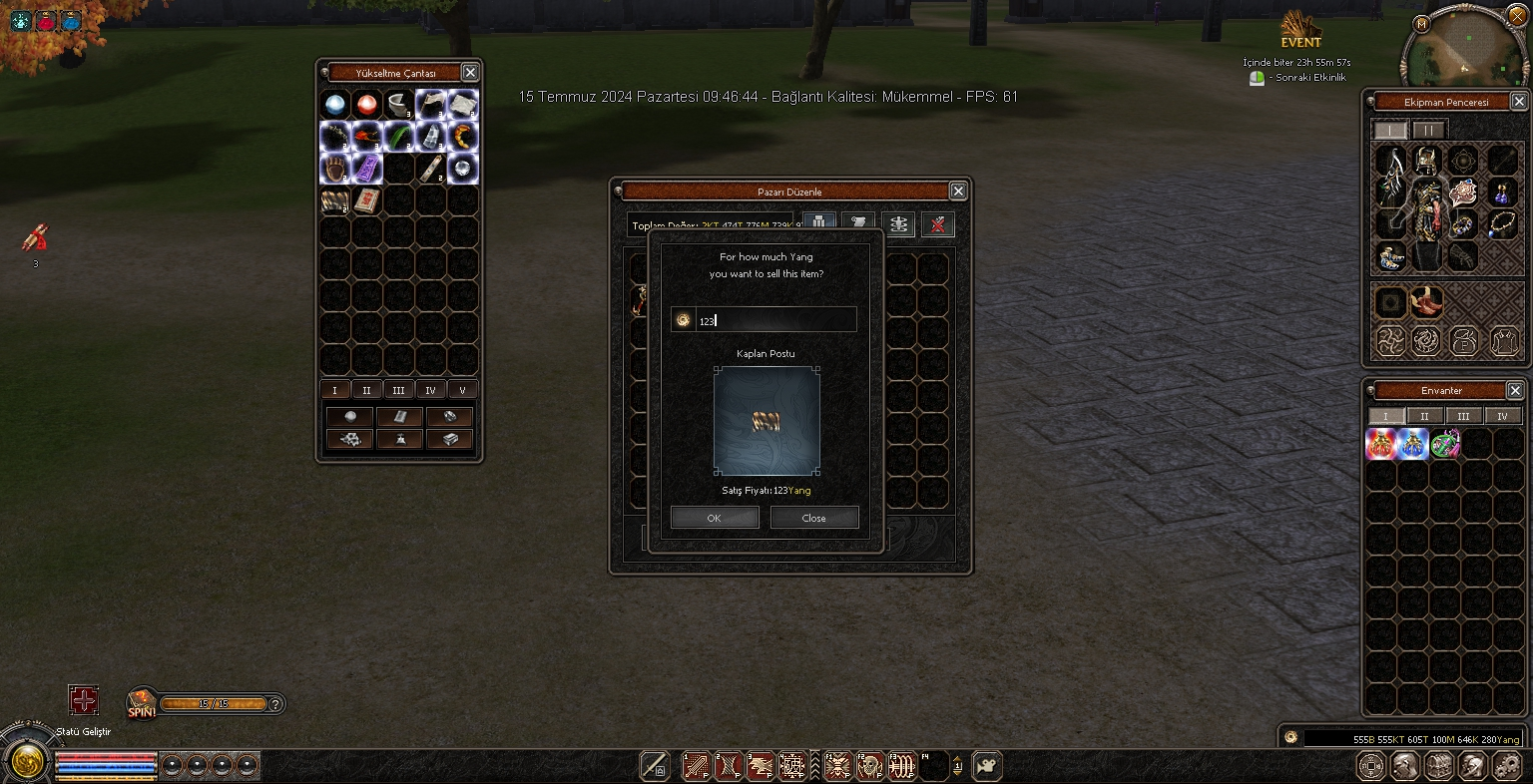
Task: Click the question mark help button
Action: (x=276, y=704)
